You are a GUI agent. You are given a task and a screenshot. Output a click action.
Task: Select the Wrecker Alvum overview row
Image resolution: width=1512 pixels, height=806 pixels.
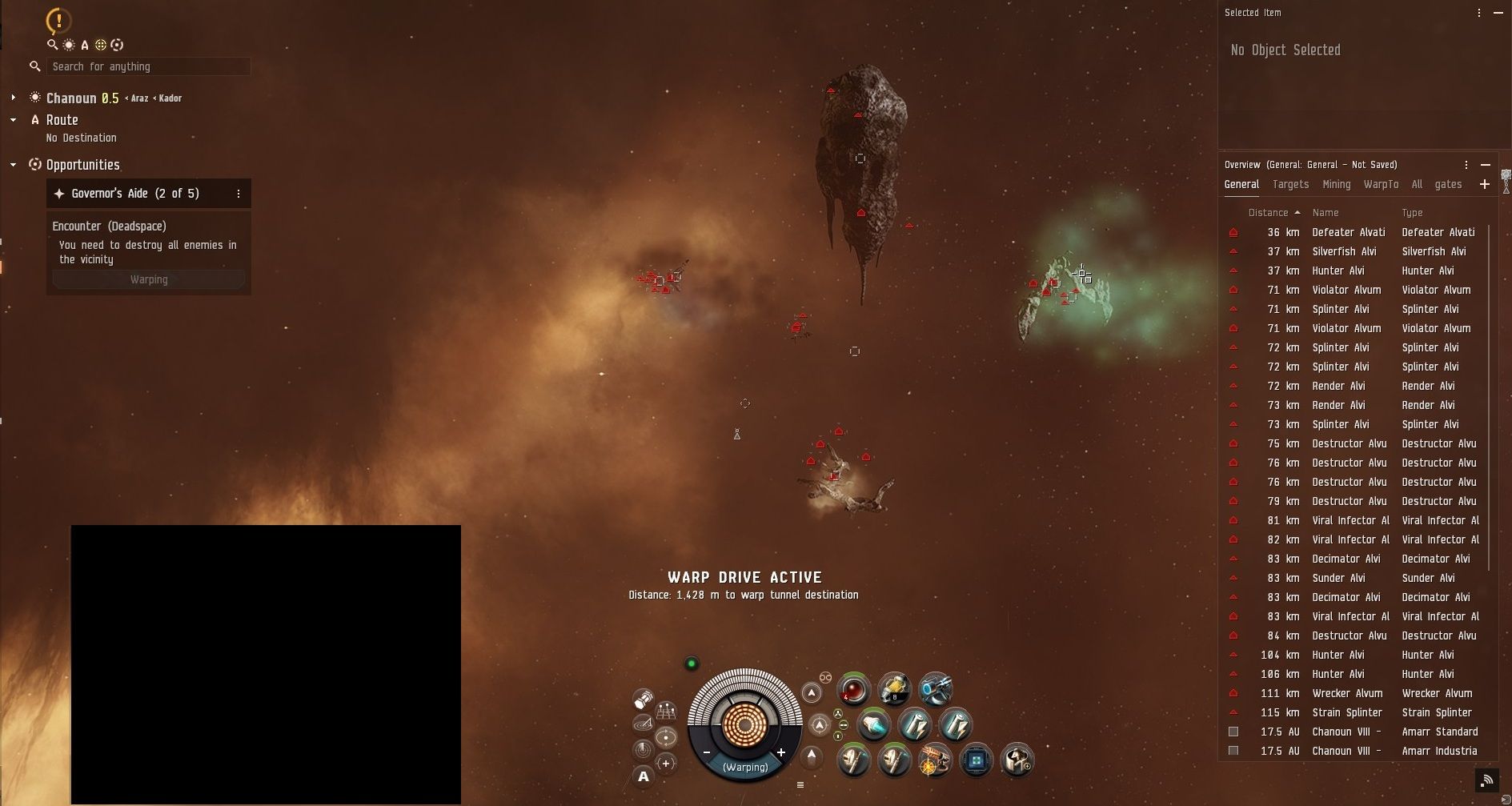[x=1347, y=693]
